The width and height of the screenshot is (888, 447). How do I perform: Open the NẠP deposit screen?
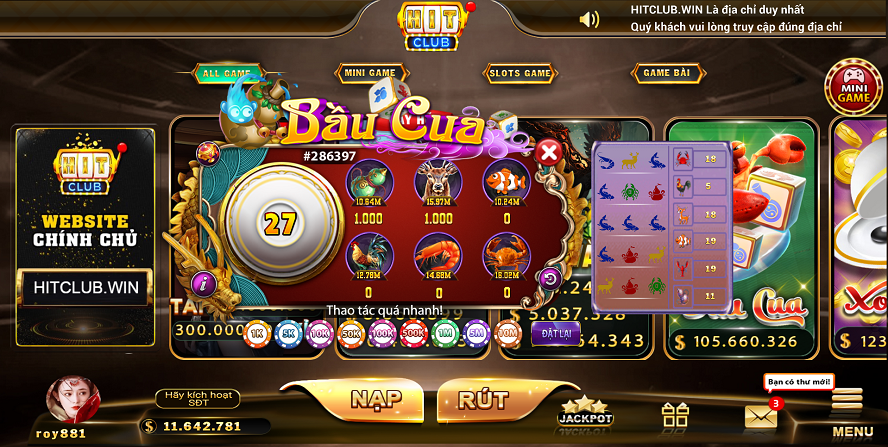point(376,400)
